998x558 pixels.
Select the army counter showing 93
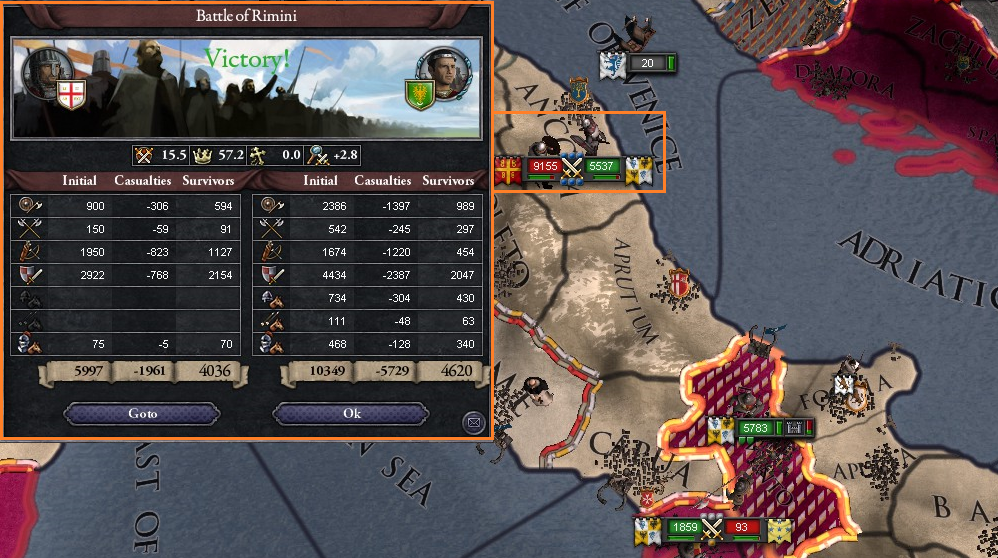coord(742,527)
